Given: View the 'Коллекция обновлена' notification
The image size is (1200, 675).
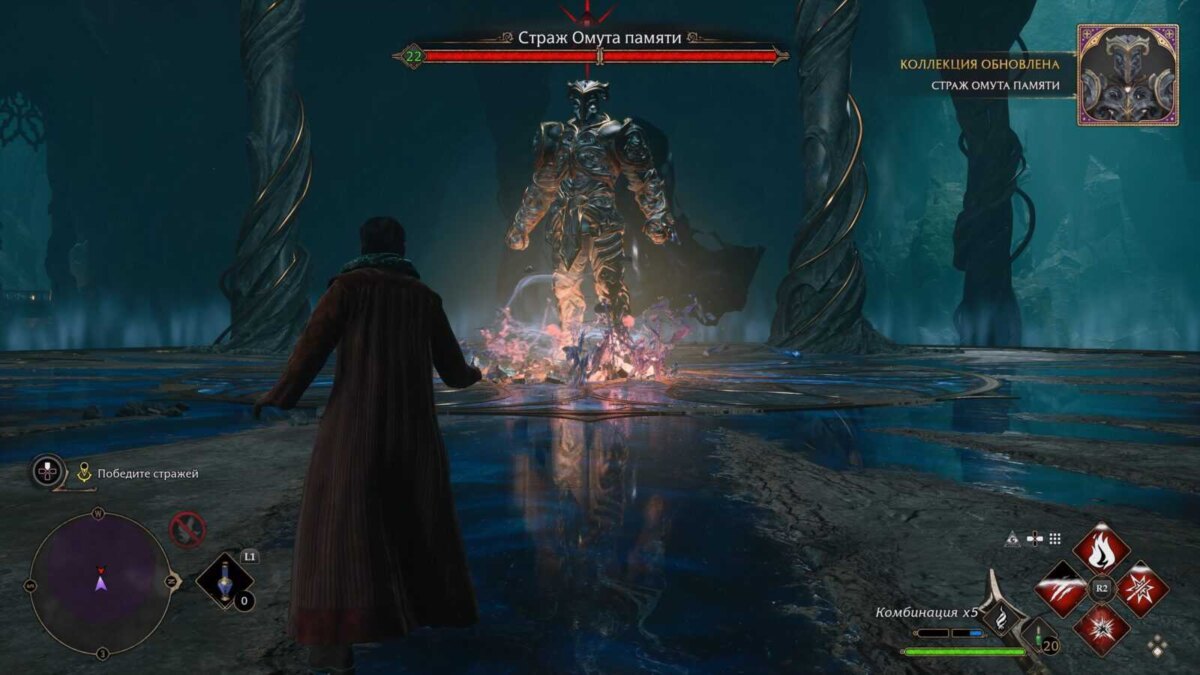Looking at the screenshot, I should click(x=980, y=64).
